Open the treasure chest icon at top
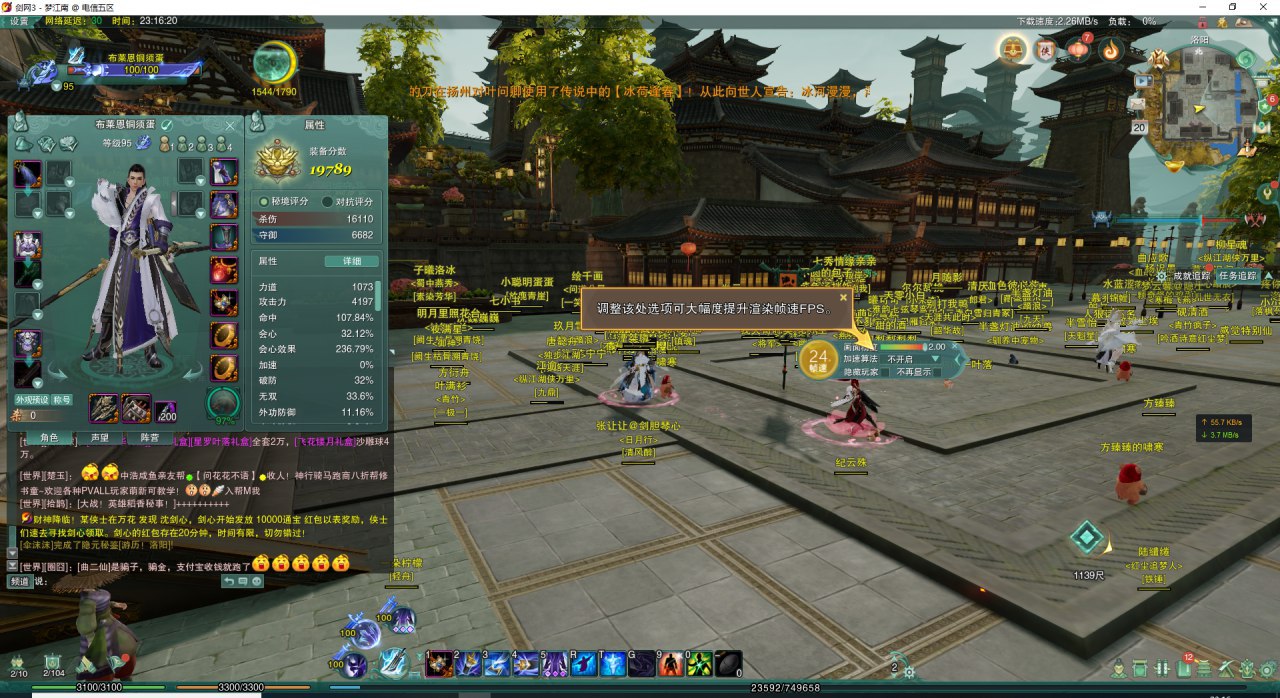The width and height of the screenshot is (1280, 698). [1014, 48]
